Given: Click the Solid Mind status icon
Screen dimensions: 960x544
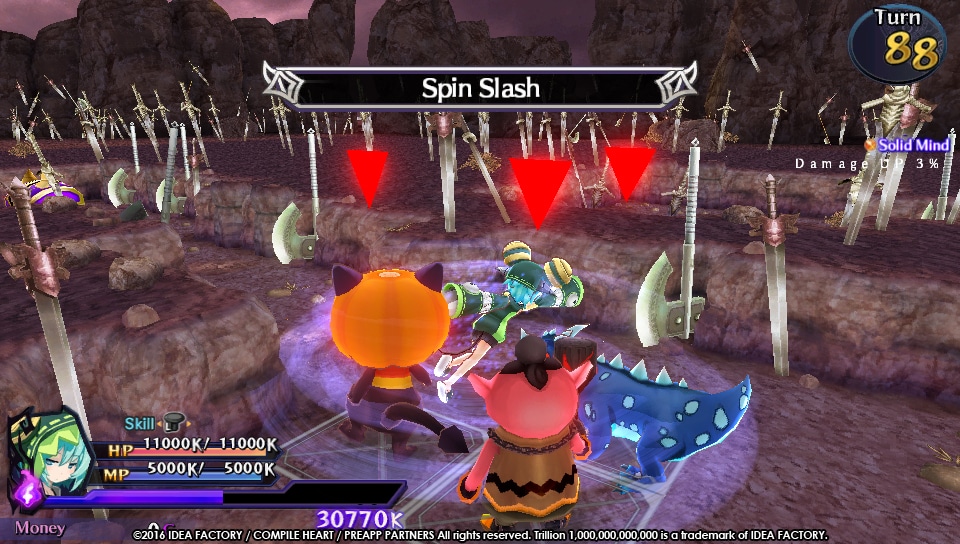Looking at the screenshot, I should [x=870, y=146].
